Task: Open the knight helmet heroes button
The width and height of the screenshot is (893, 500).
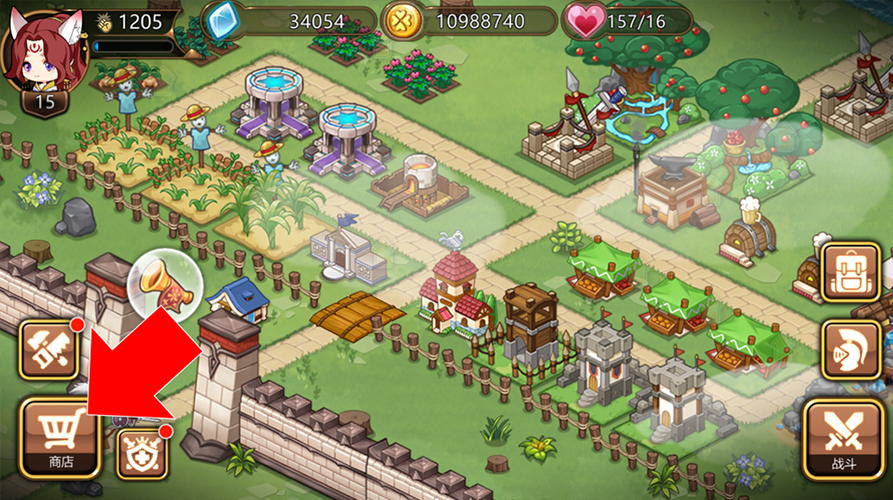Action: pos(850,349)
